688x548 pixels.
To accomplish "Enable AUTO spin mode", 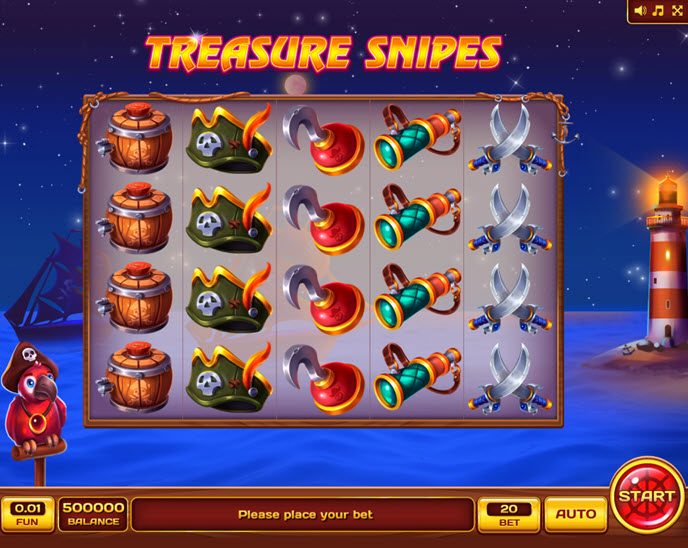I will [575, 514].
